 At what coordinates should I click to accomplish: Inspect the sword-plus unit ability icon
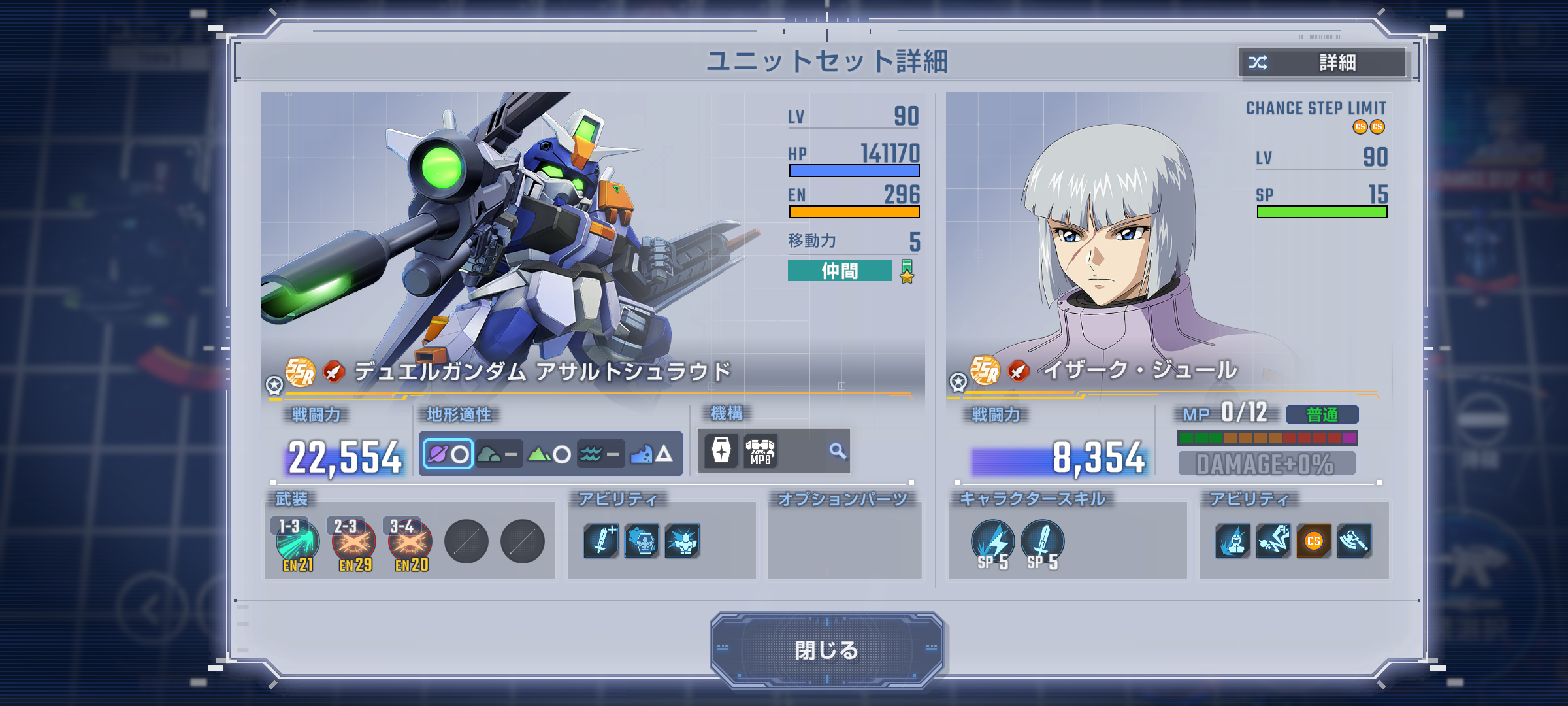[601, 541]
